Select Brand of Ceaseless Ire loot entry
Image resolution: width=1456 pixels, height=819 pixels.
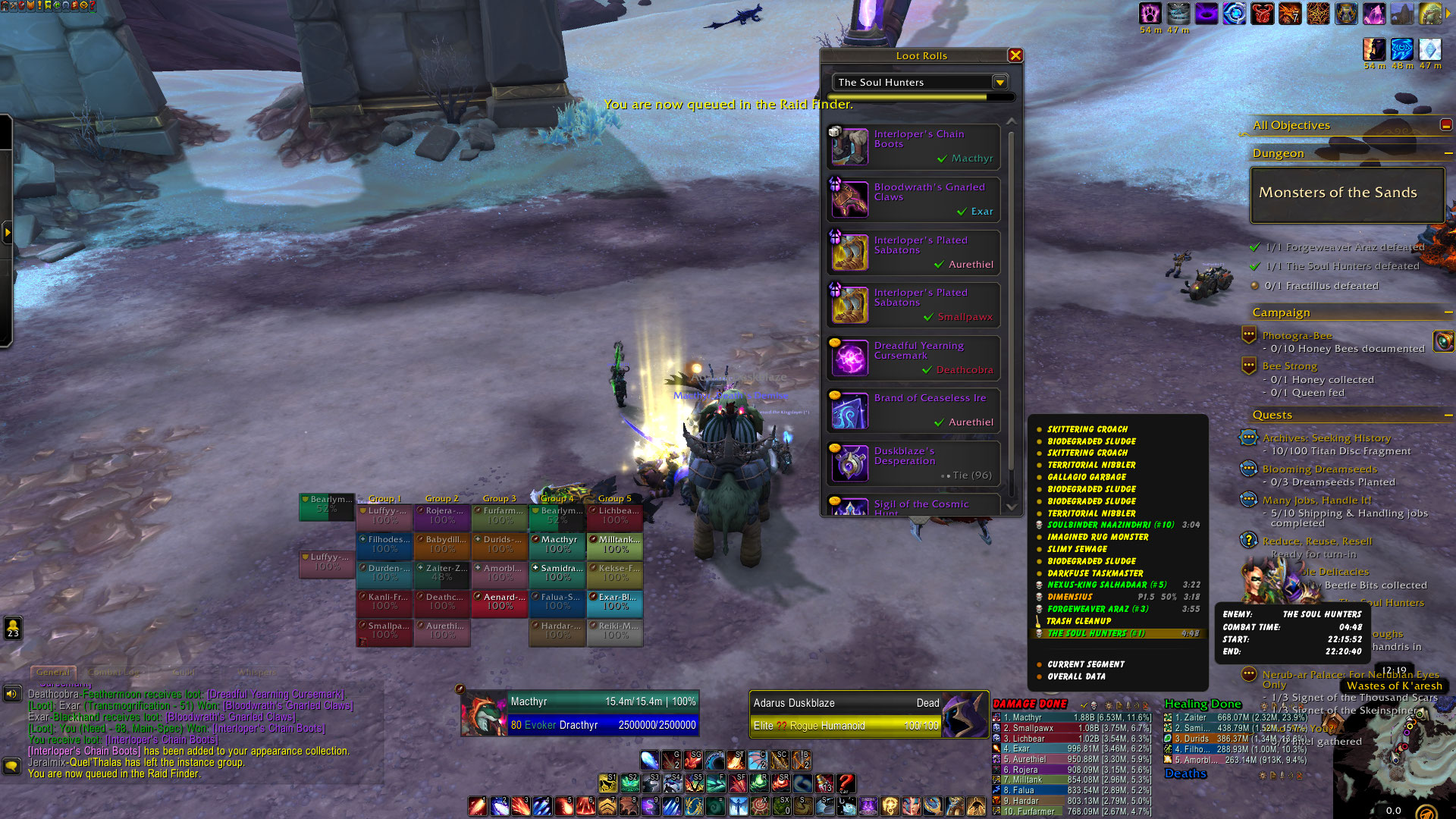click(x=914, y=409)
